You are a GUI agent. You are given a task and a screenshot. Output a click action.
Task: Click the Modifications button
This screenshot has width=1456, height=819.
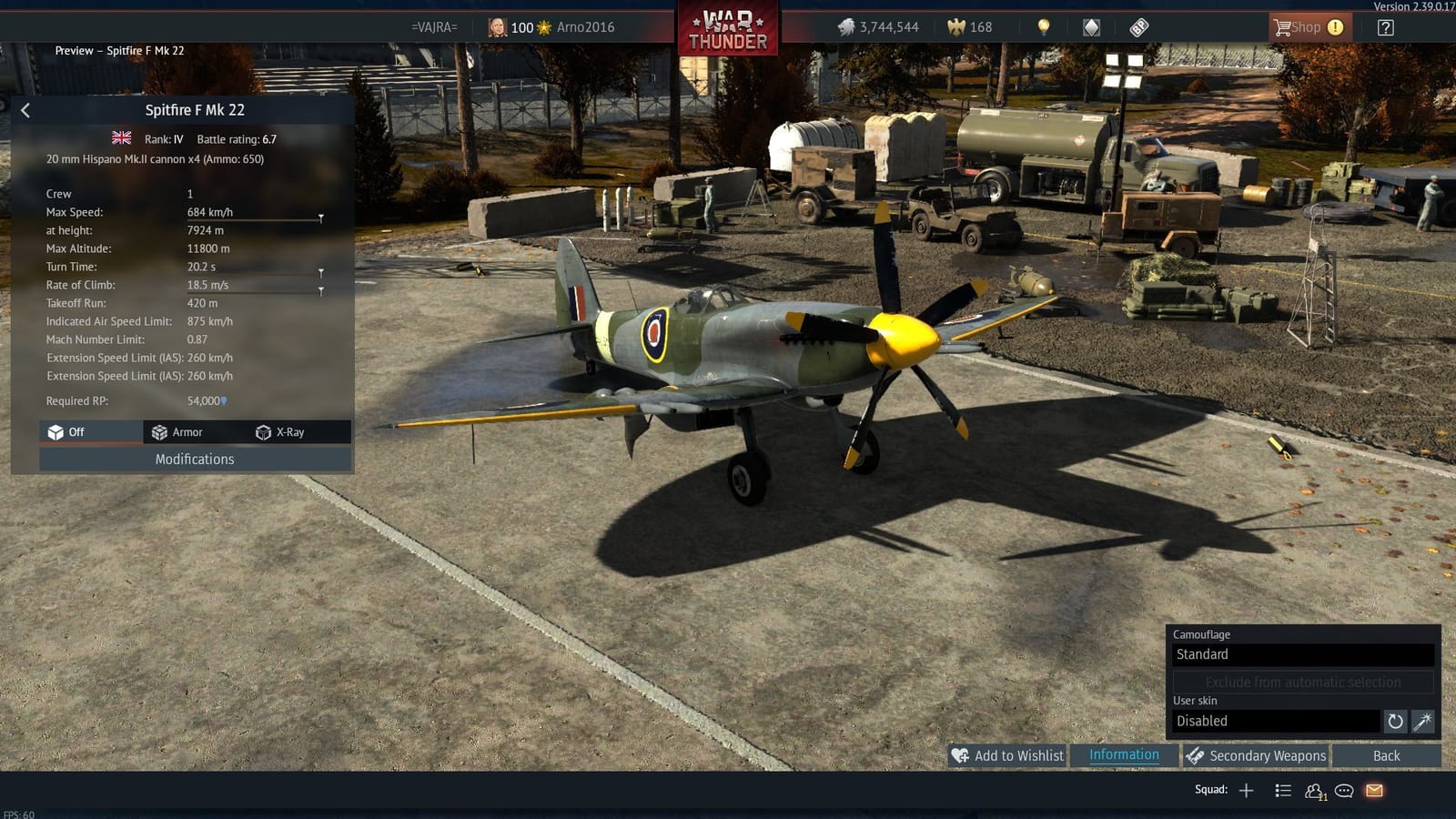[x=194, y=460]
